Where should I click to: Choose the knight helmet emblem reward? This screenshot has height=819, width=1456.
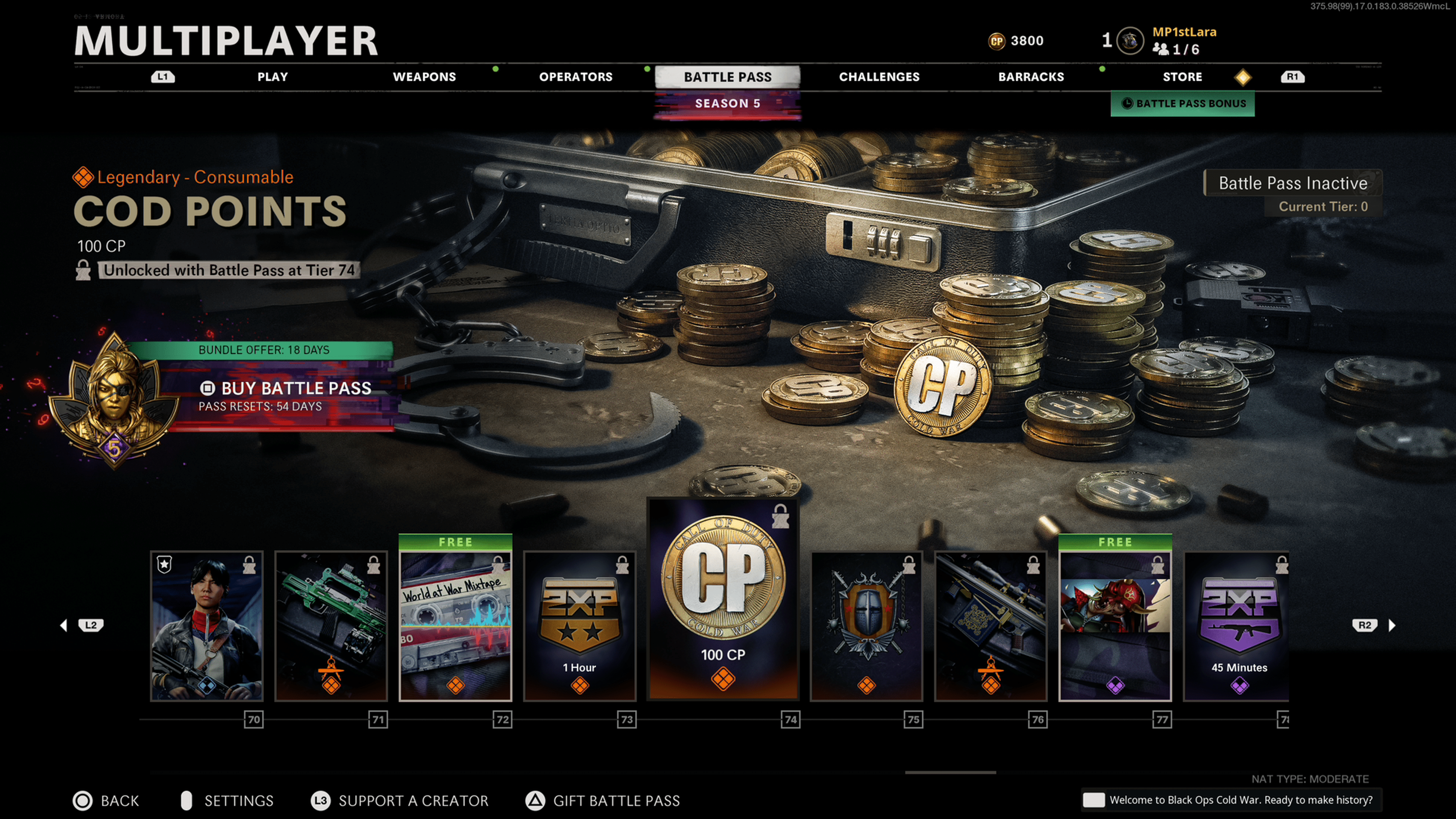tap(866, 626)
